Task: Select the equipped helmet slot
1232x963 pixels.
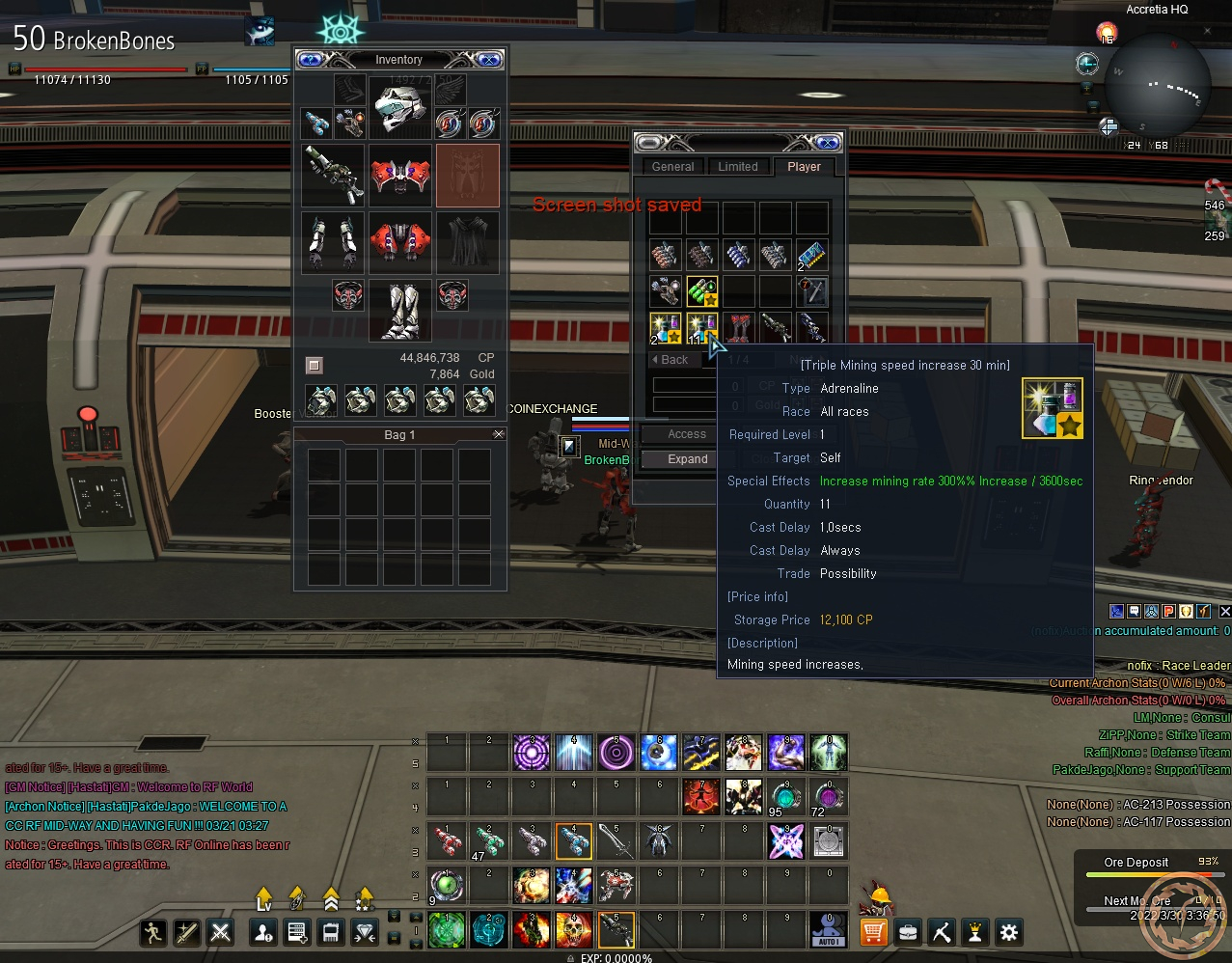Action: tap(399, 107)
